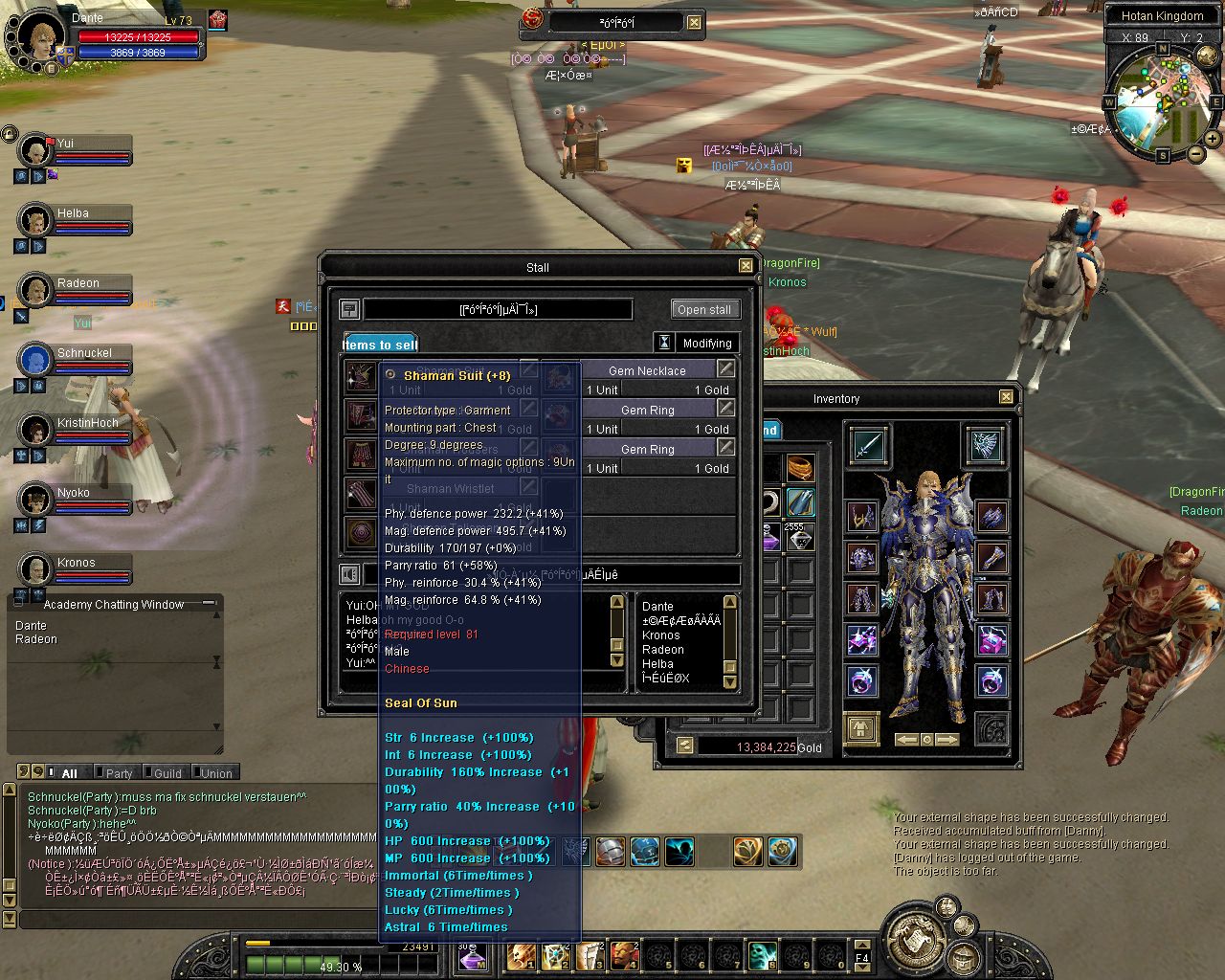
Task: Select party member Nyoko's portrait
Action: click(x=35, y=500)
